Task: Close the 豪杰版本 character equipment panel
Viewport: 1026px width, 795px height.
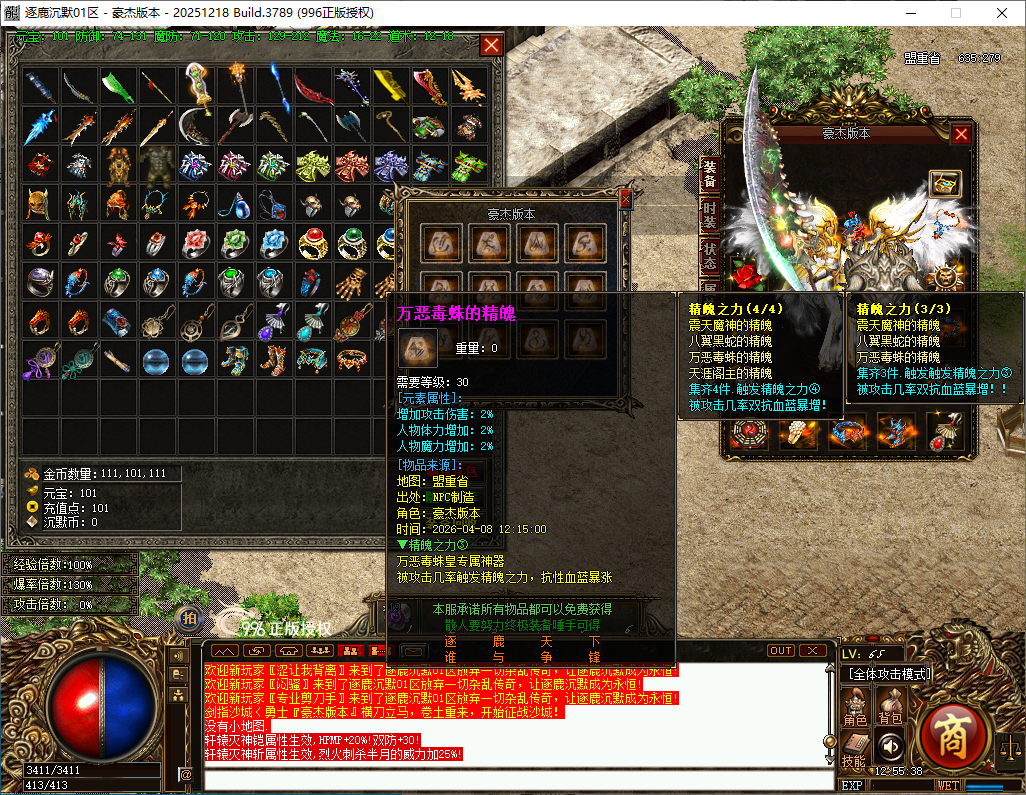Action: click(x=961, y=134)
